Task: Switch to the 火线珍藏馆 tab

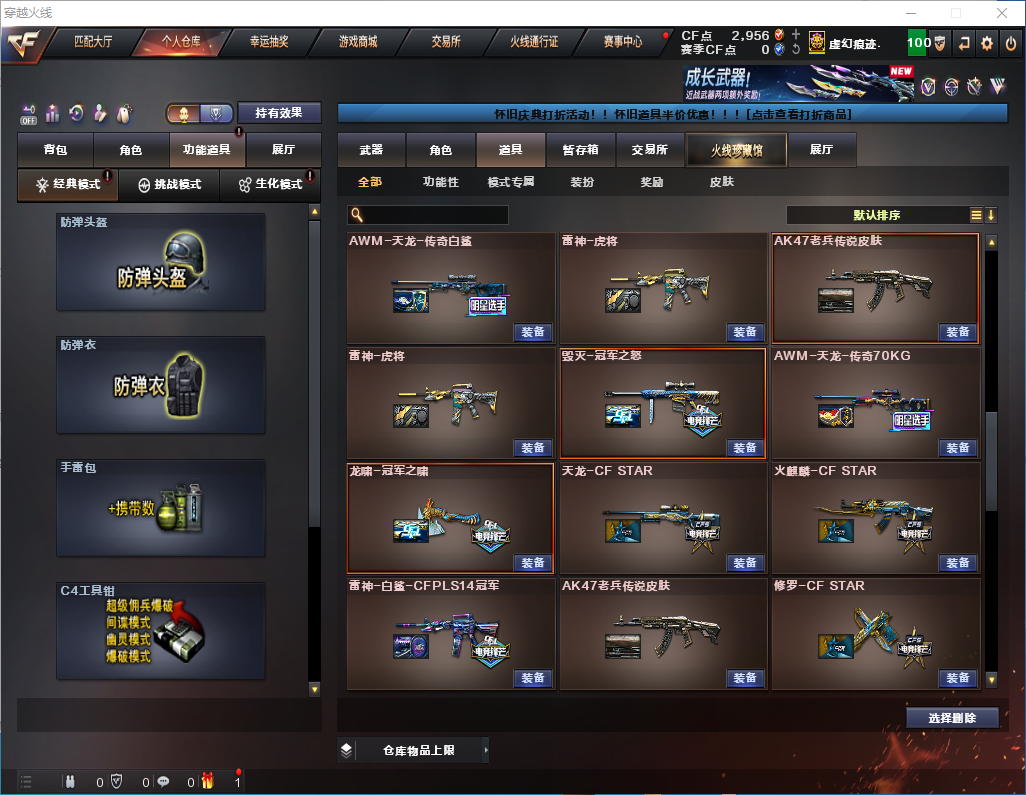Action: click(736, 150)
